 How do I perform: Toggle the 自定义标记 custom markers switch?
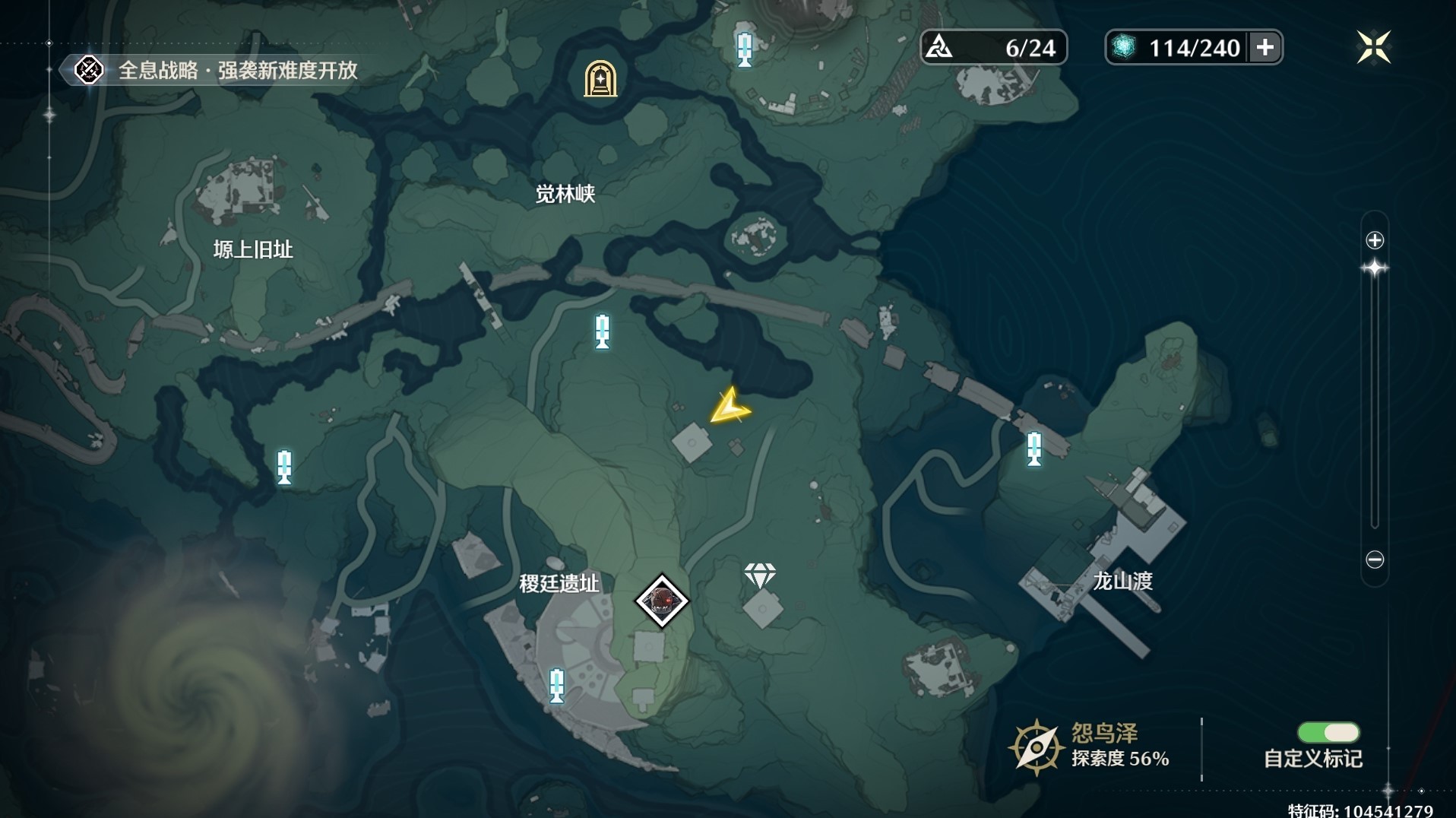pyautogui.click(x=1328, y=732)
